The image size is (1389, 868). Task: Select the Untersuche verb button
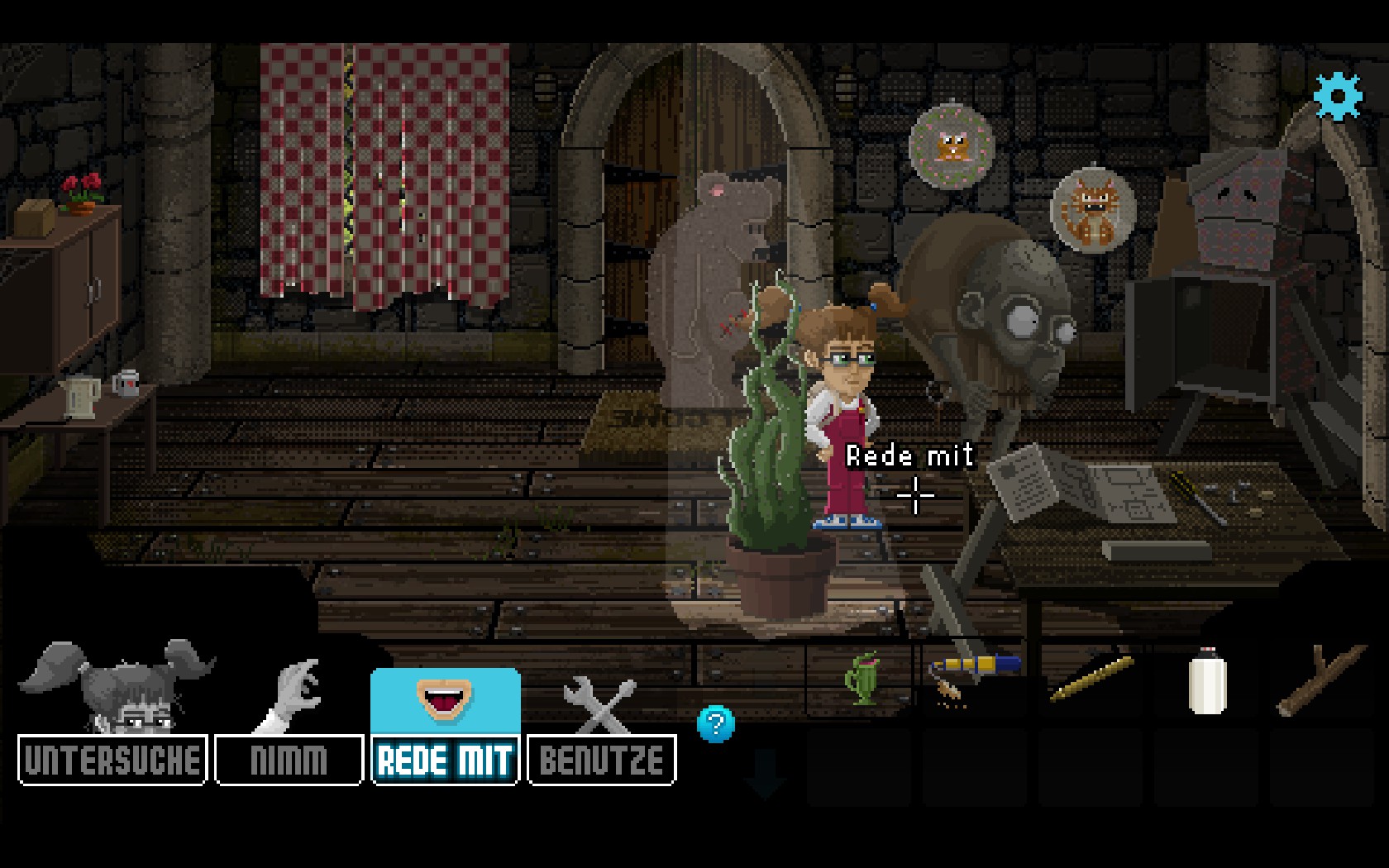(112, 760)
